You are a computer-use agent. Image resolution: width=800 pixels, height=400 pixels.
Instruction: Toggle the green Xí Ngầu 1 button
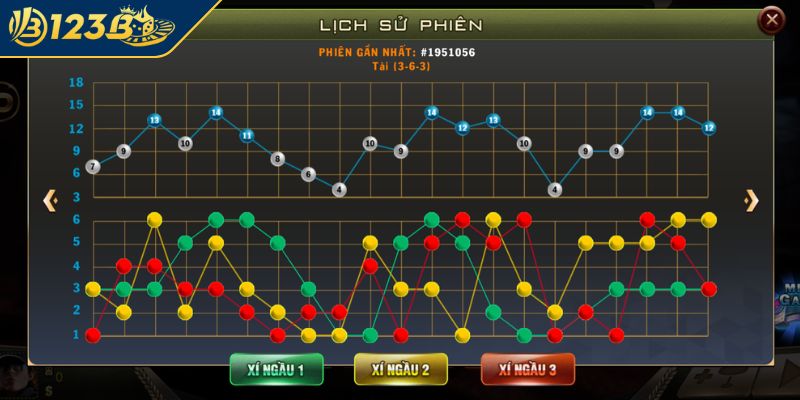(276, 369)
